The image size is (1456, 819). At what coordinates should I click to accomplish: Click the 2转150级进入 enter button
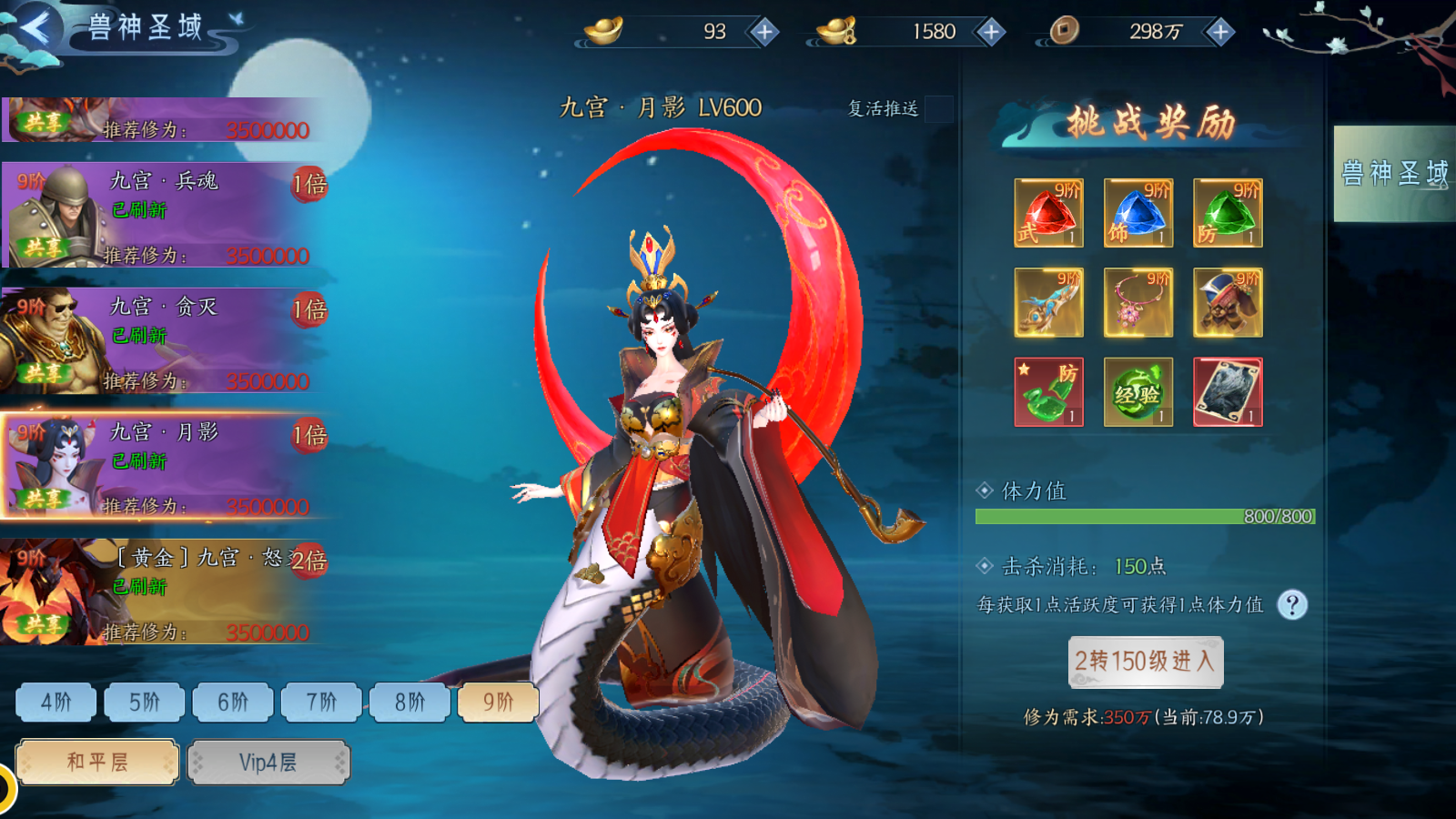coord(1145,662)
